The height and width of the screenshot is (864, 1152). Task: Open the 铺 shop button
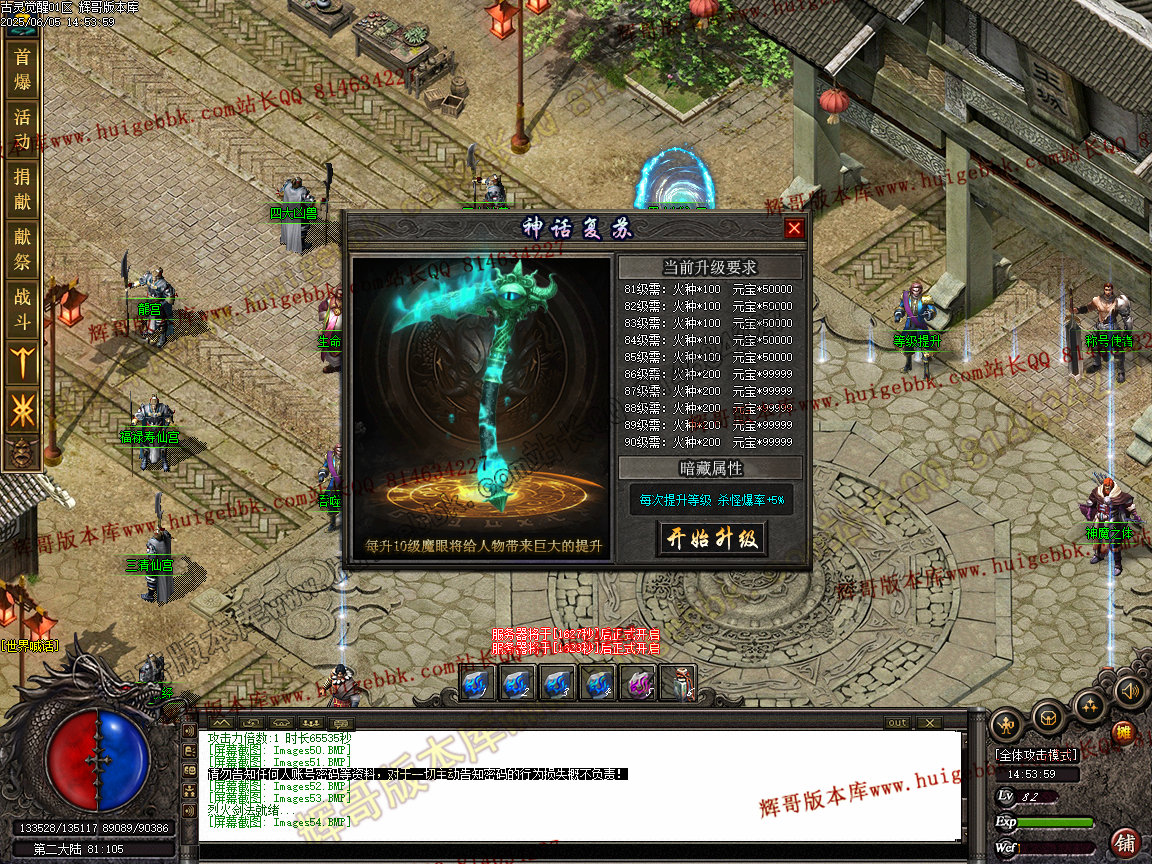point(1126,842)
